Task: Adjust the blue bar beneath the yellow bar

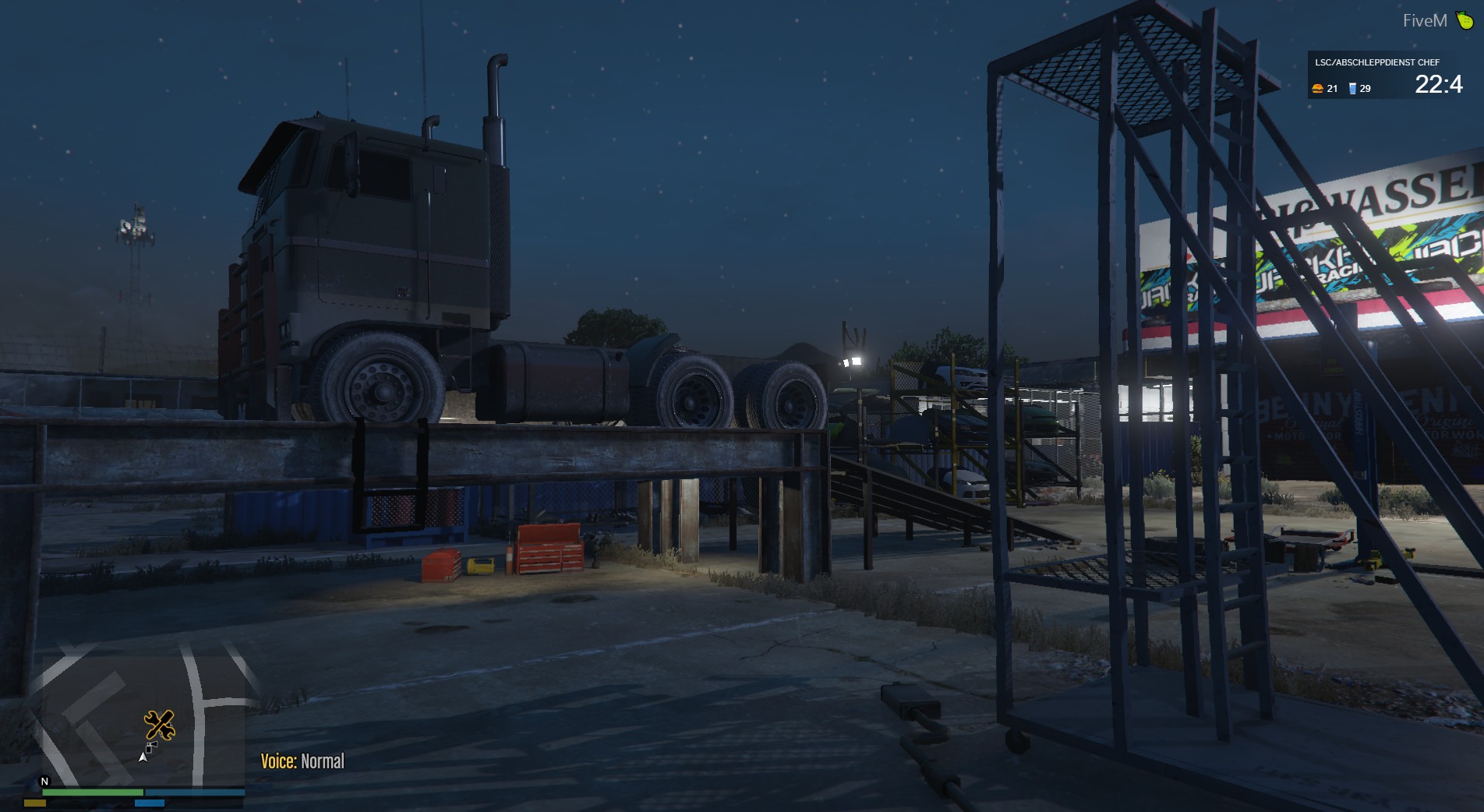Action: point(151,803)
